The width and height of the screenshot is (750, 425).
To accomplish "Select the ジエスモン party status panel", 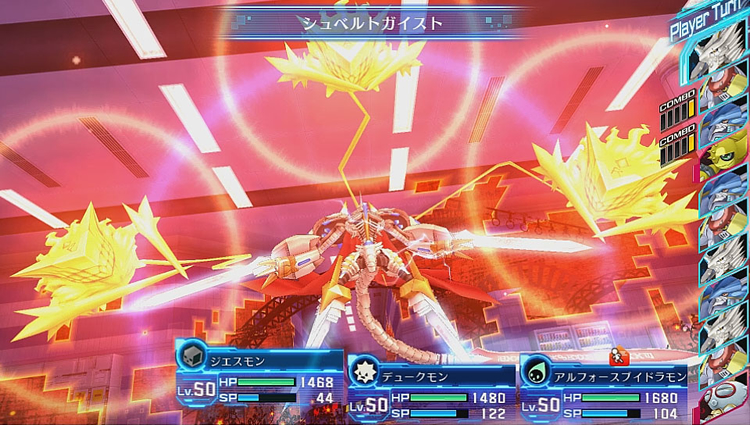I will click(x=260, y=373).
